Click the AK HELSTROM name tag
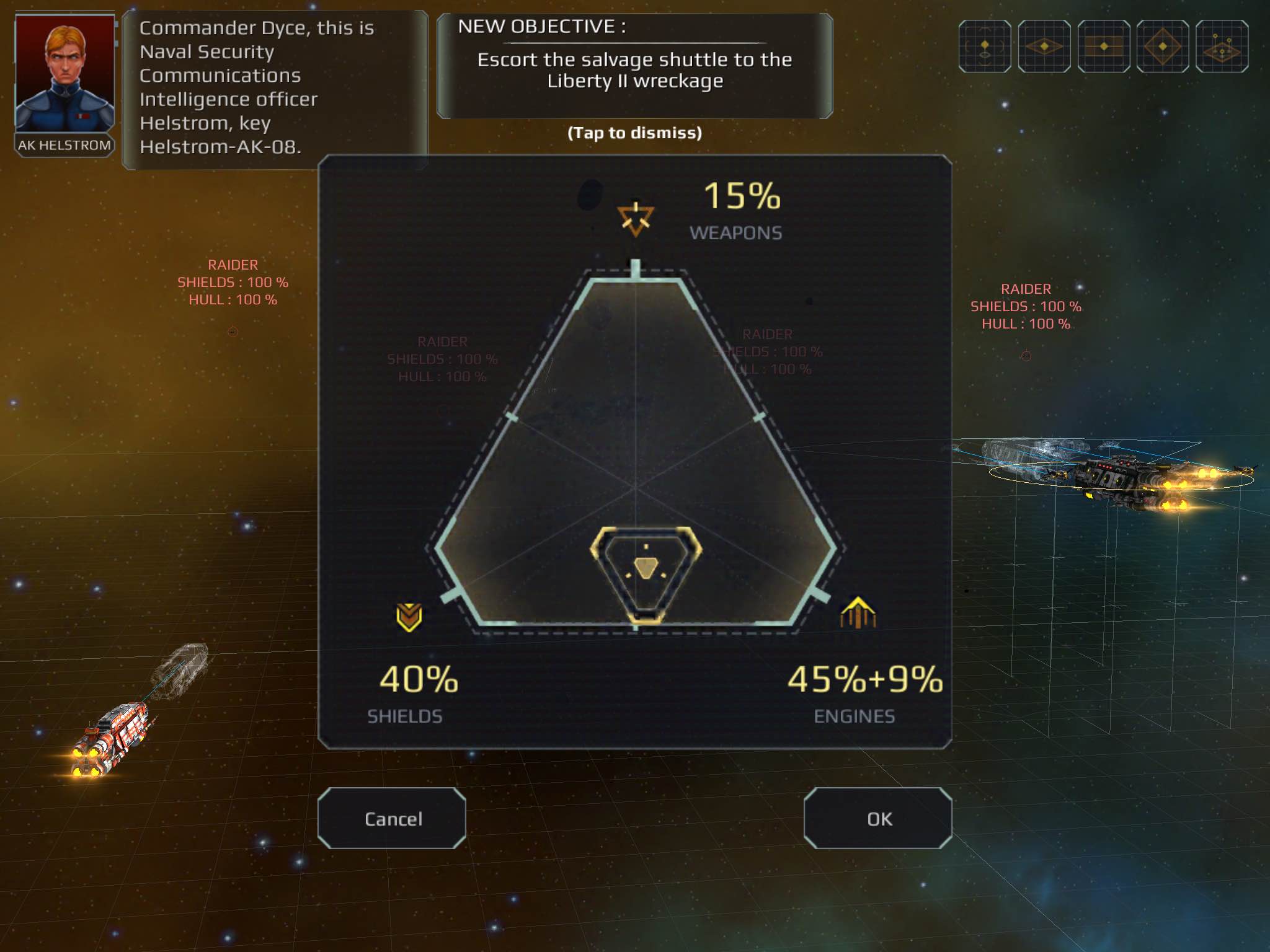 pos(65,145)
